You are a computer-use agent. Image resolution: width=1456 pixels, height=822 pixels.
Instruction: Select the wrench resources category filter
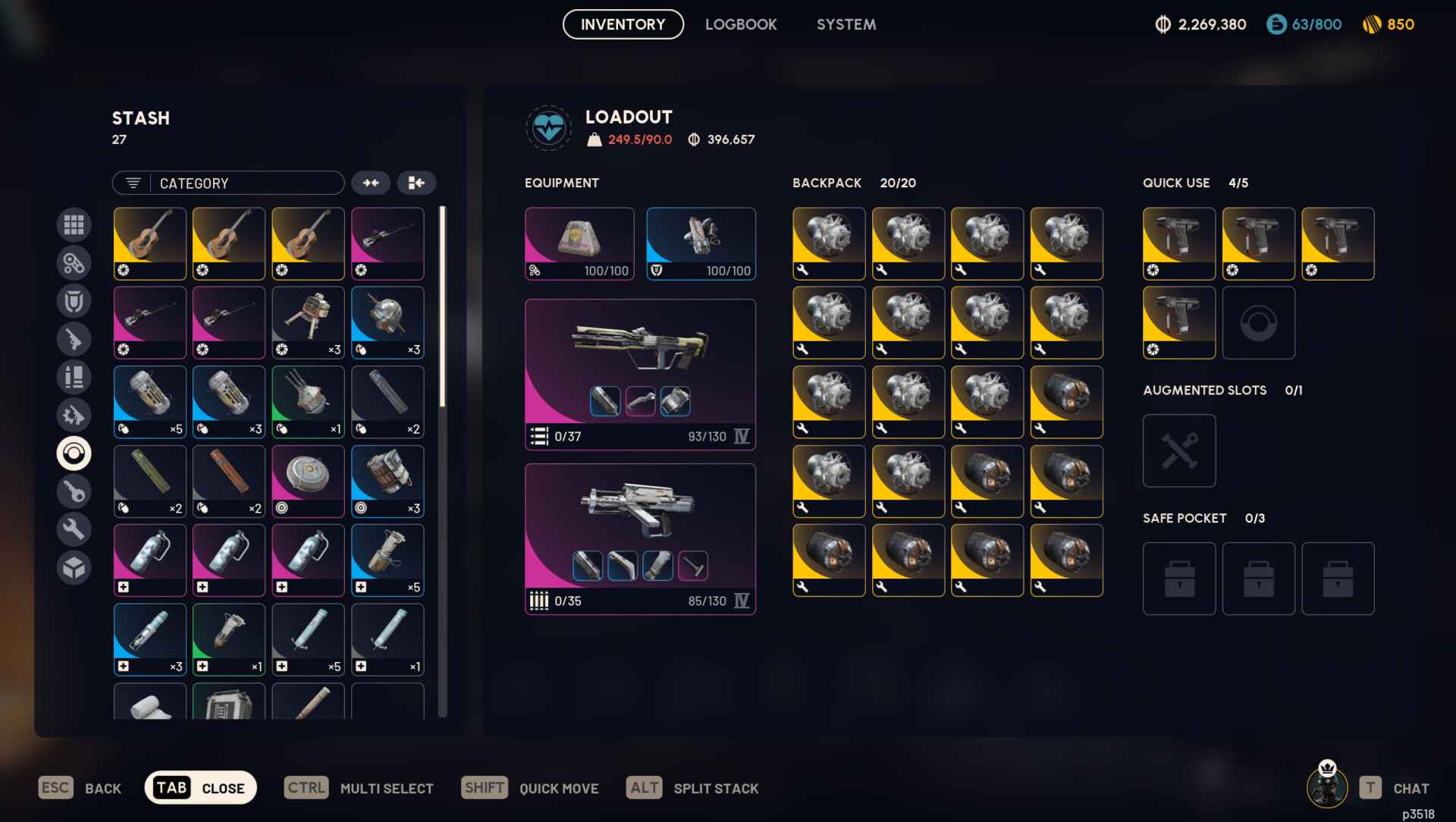click(74, 529)
